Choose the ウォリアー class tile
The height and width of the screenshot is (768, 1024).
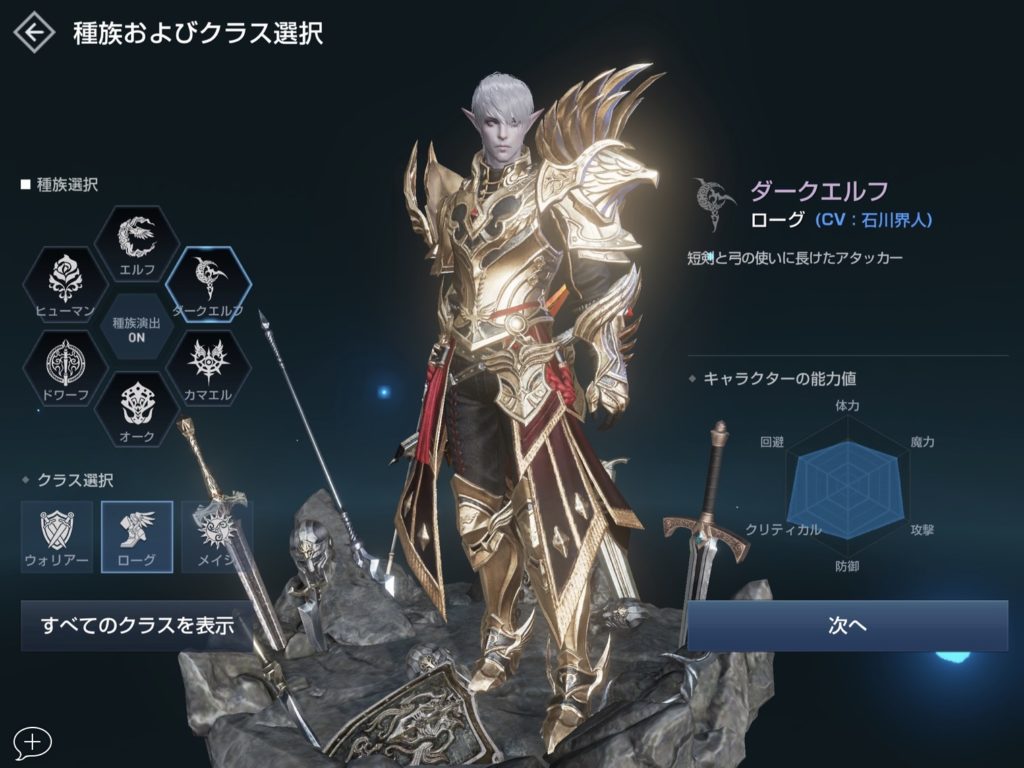[x=57, y=536]
